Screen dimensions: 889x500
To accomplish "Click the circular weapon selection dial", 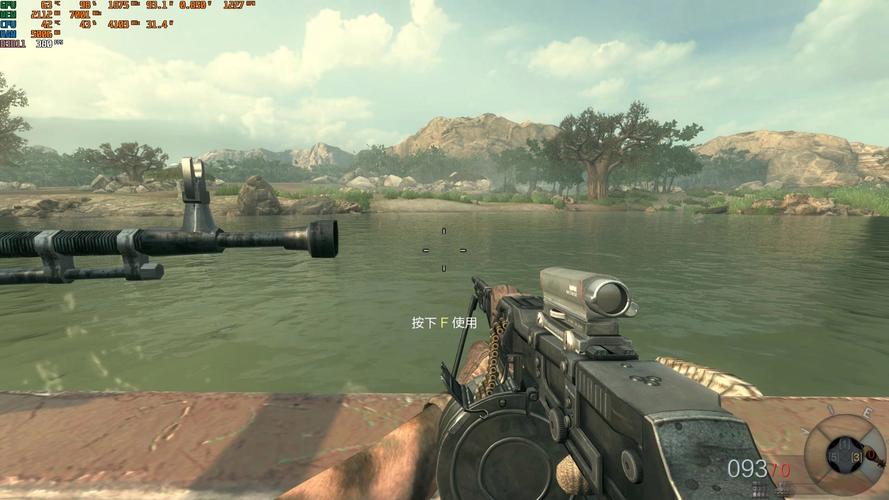I will [844, 455].
